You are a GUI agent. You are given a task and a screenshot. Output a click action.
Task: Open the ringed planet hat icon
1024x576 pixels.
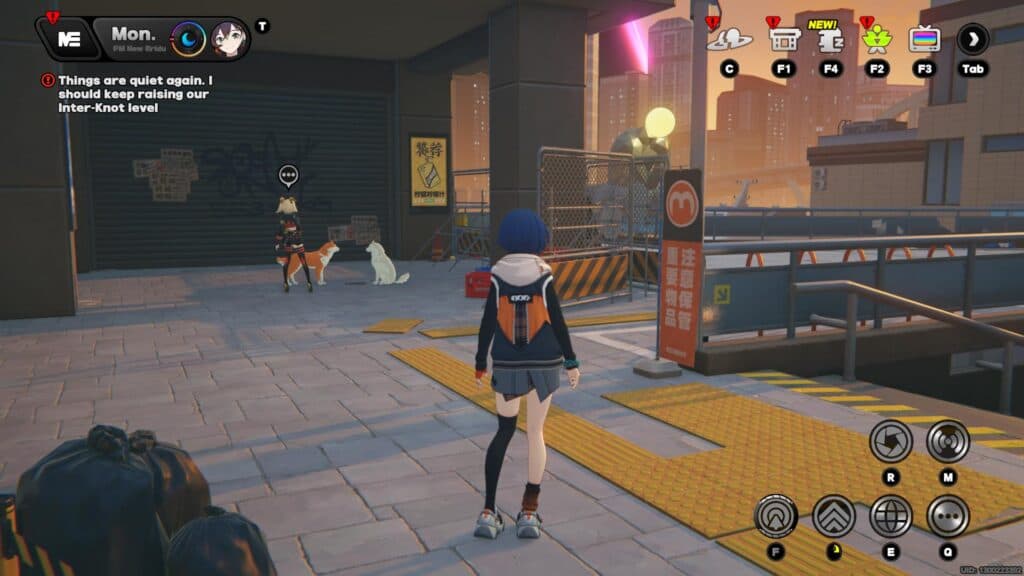729,40
